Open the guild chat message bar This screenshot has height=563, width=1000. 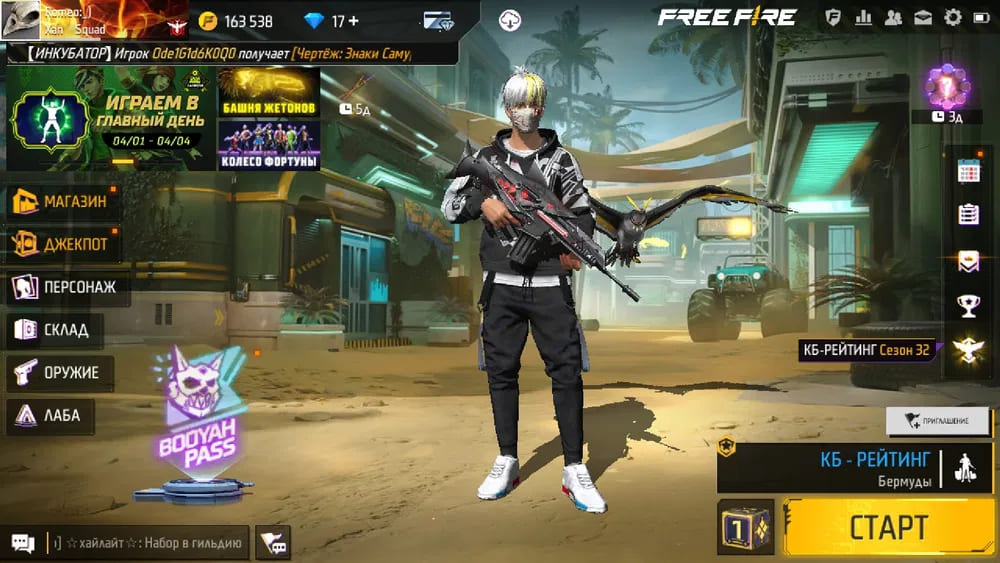pyautogui.click(x=145, y=543)
